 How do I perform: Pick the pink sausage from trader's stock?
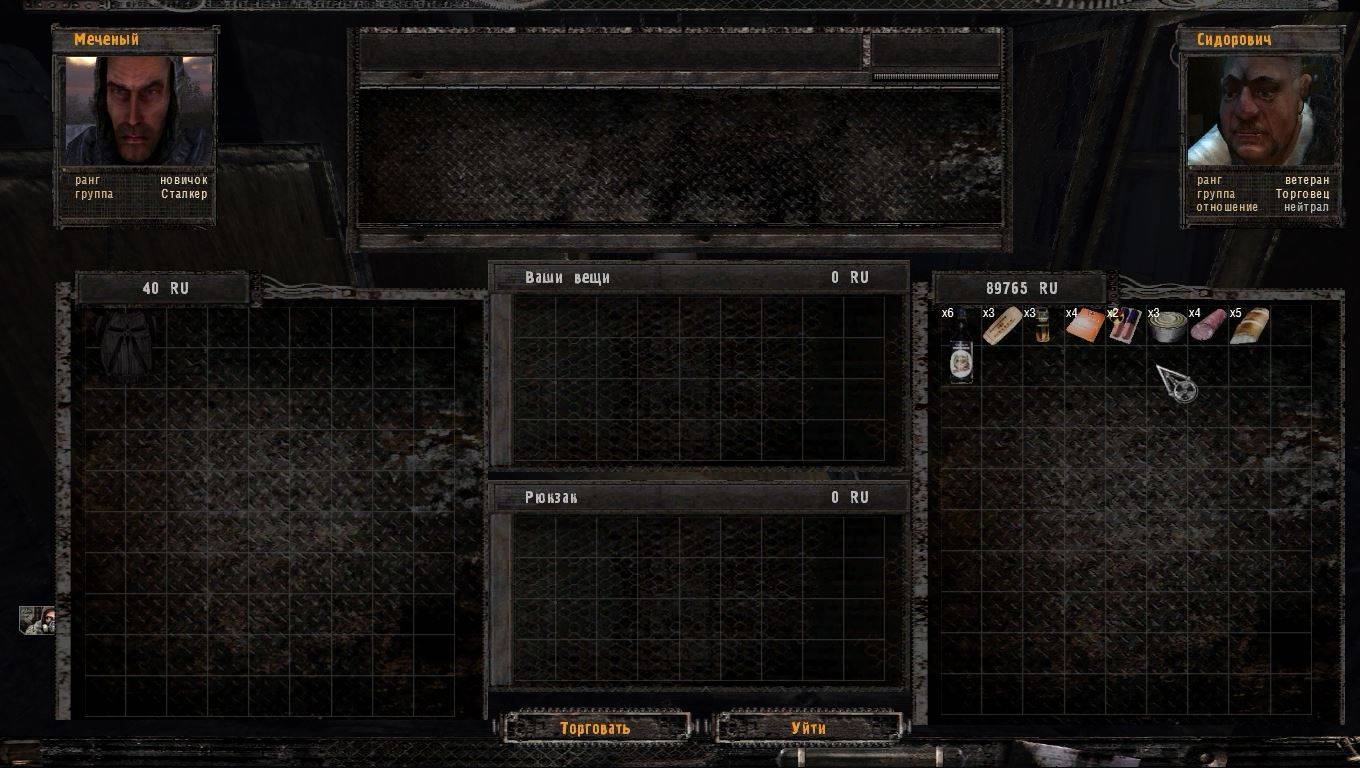point(1208,326)
